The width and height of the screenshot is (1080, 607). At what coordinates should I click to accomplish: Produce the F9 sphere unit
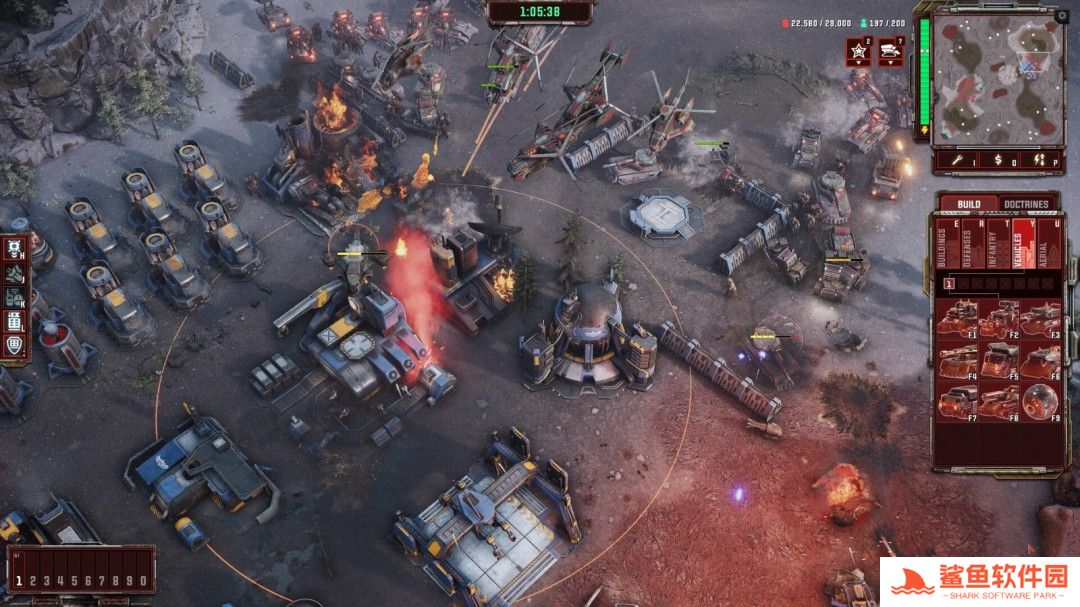click(x=1041, y=402)
